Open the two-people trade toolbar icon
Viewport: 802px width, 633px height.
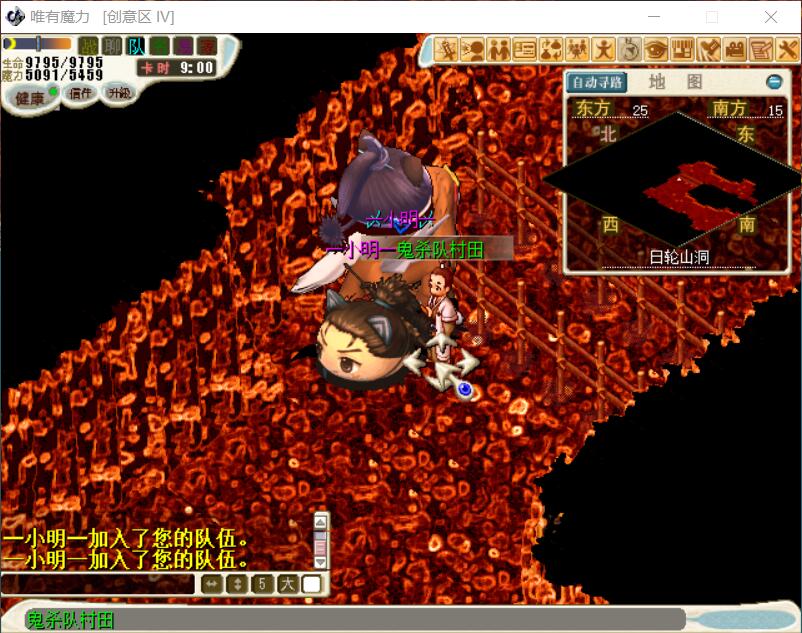point(499,49)
